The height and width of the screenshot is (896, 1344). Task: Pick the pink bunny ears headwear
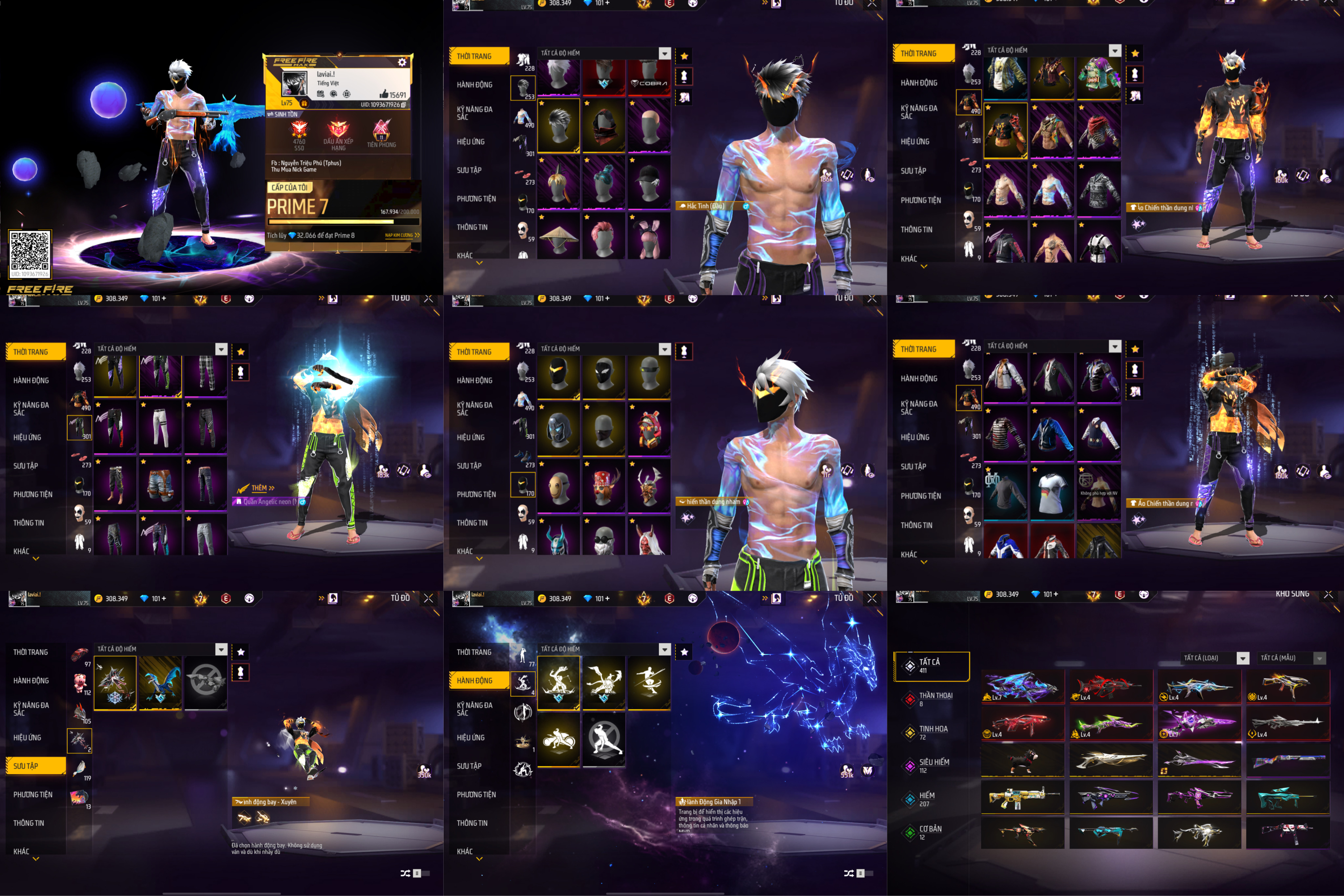[x=649, y=237]
